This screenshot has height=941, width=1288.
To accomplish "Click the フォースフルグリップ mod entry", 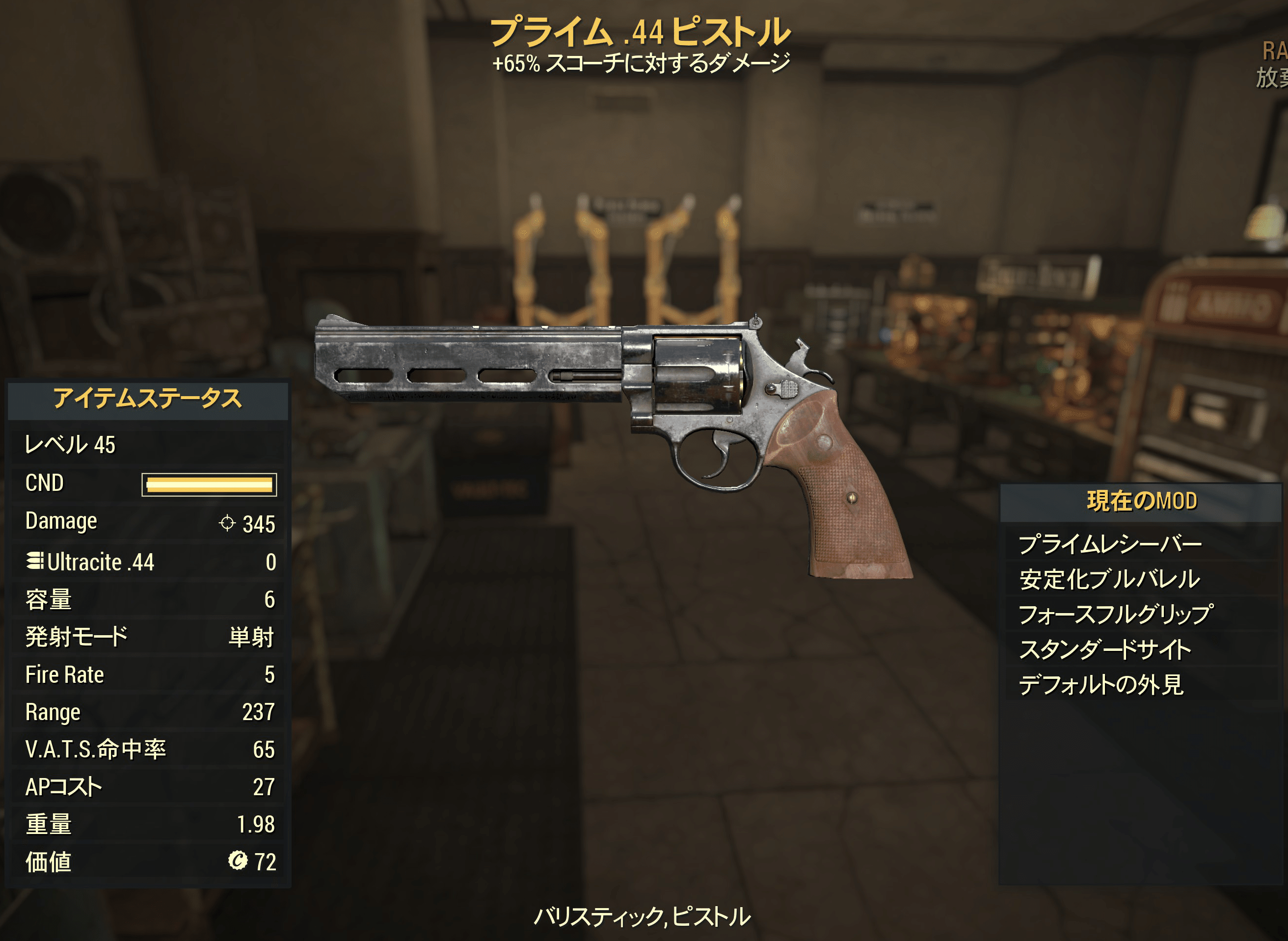I will coord(1115,614).
